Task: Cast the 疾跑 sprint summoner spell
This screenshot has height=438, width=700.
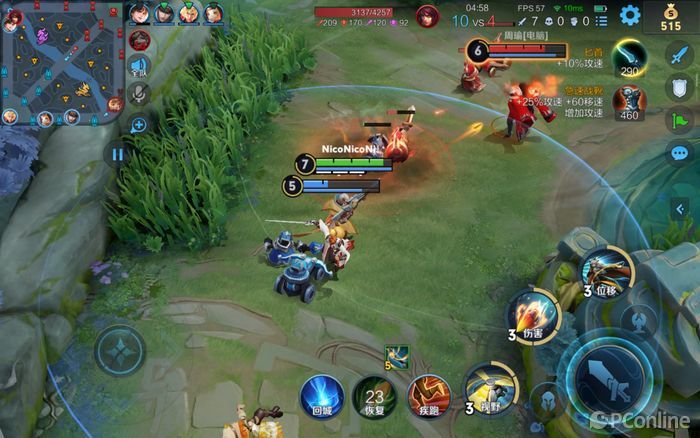Action: 426,396
